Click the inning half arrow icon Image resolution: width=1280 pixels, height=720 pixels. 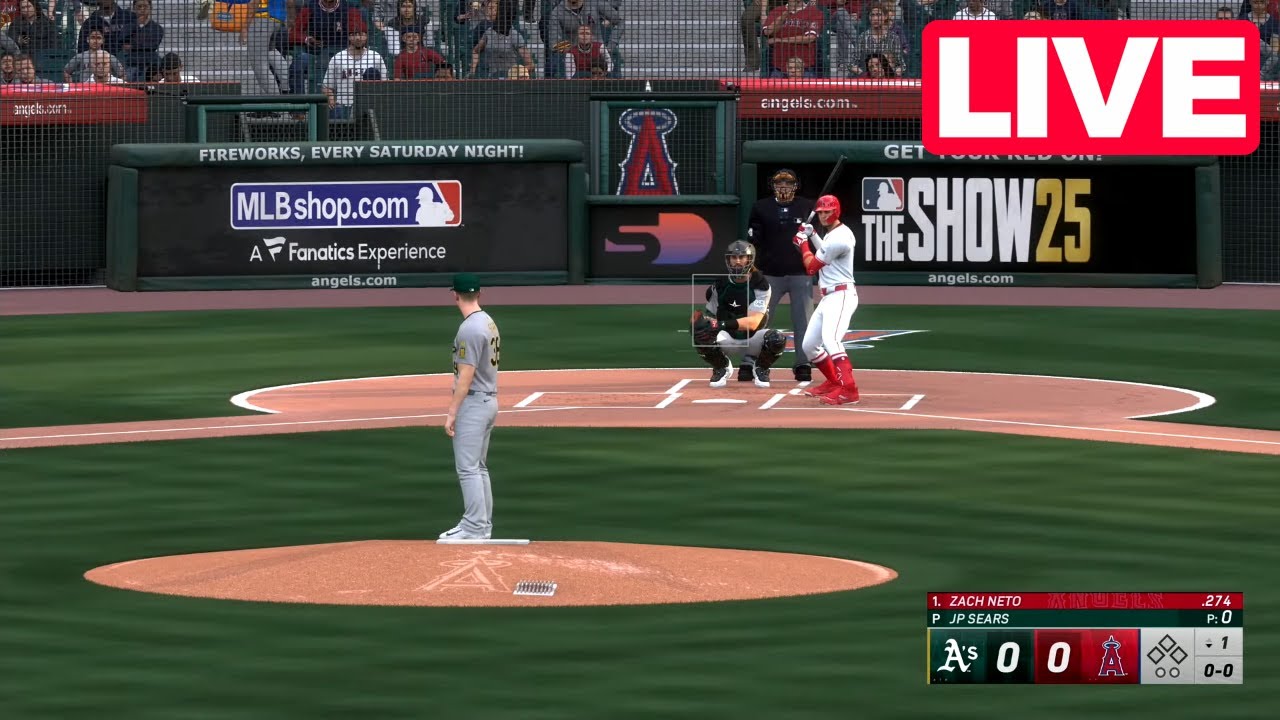(x=1208, y=644)
